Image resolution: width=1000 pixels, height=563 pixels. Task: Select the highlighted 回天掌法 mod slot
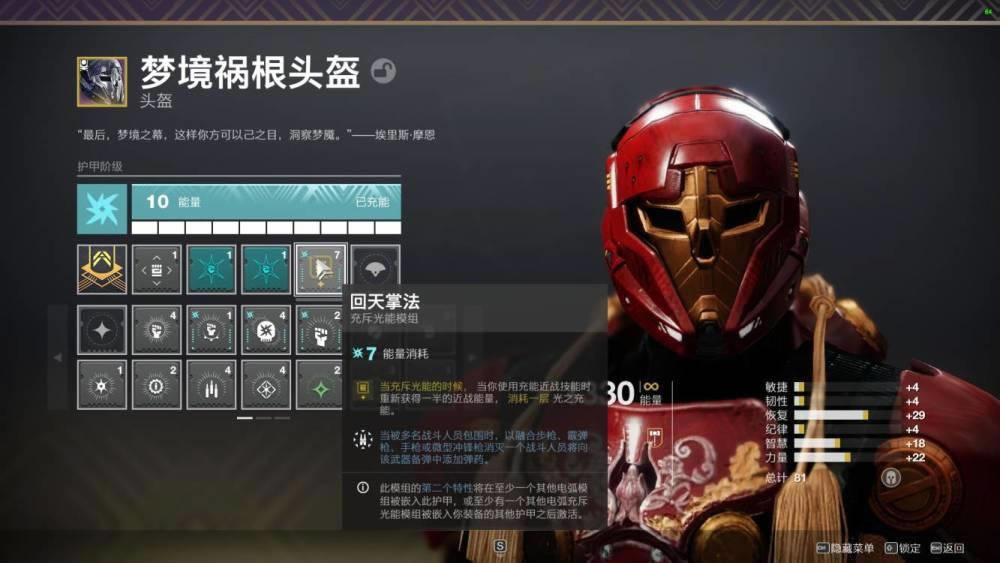pyautogui.click(x=321, y=269)
